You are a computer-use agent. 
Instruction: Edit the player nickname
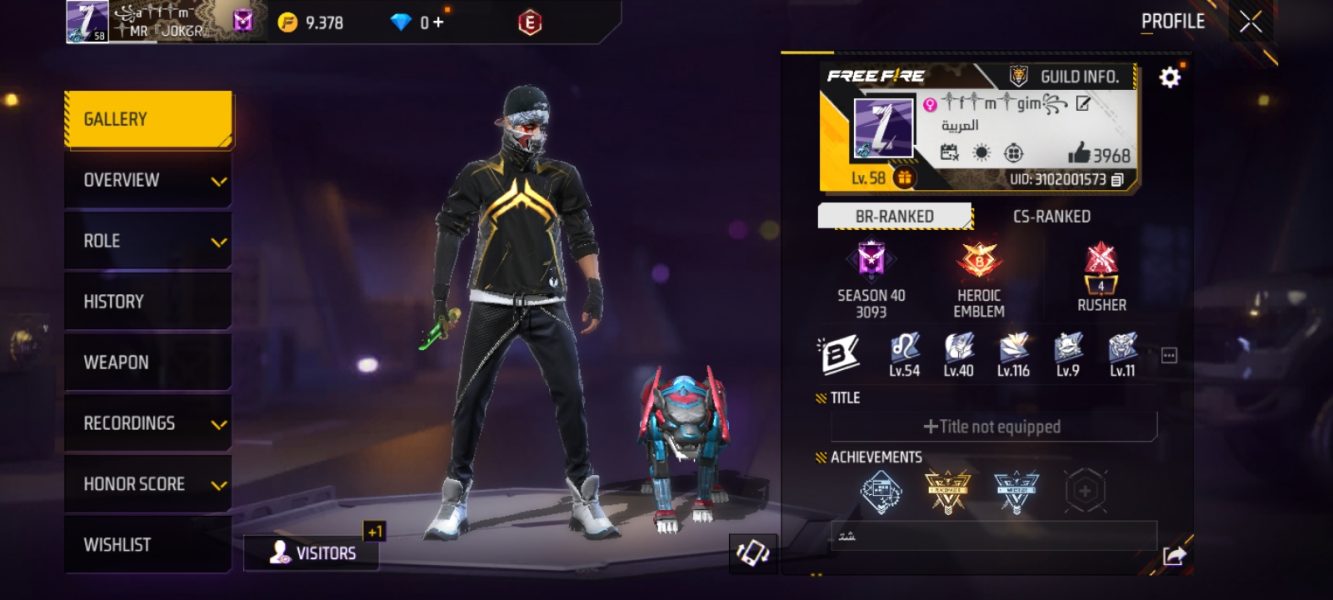tap(1082, 103)
